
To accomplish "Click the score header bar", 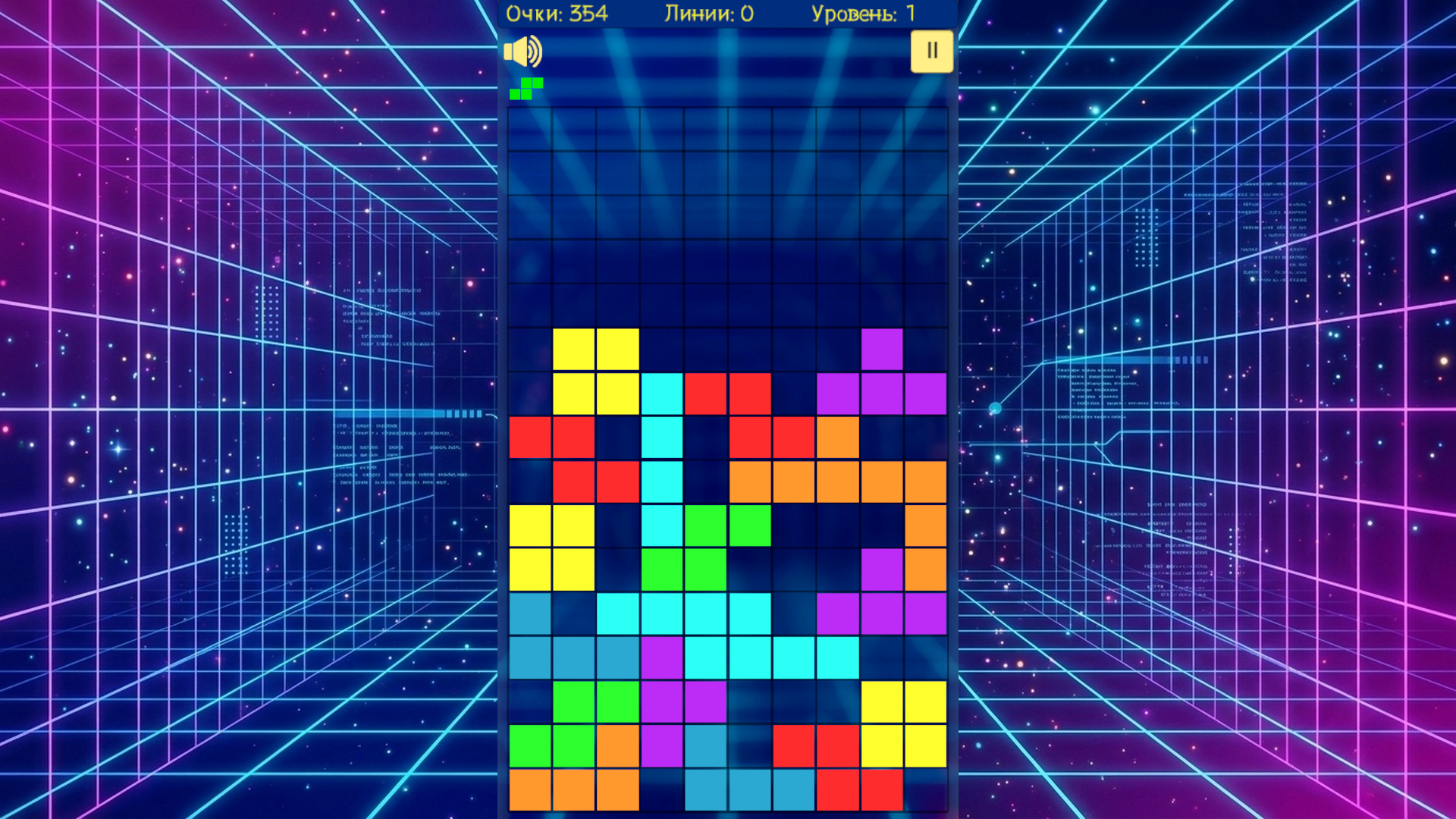I will pyautogui.click(x=728, y=13).
